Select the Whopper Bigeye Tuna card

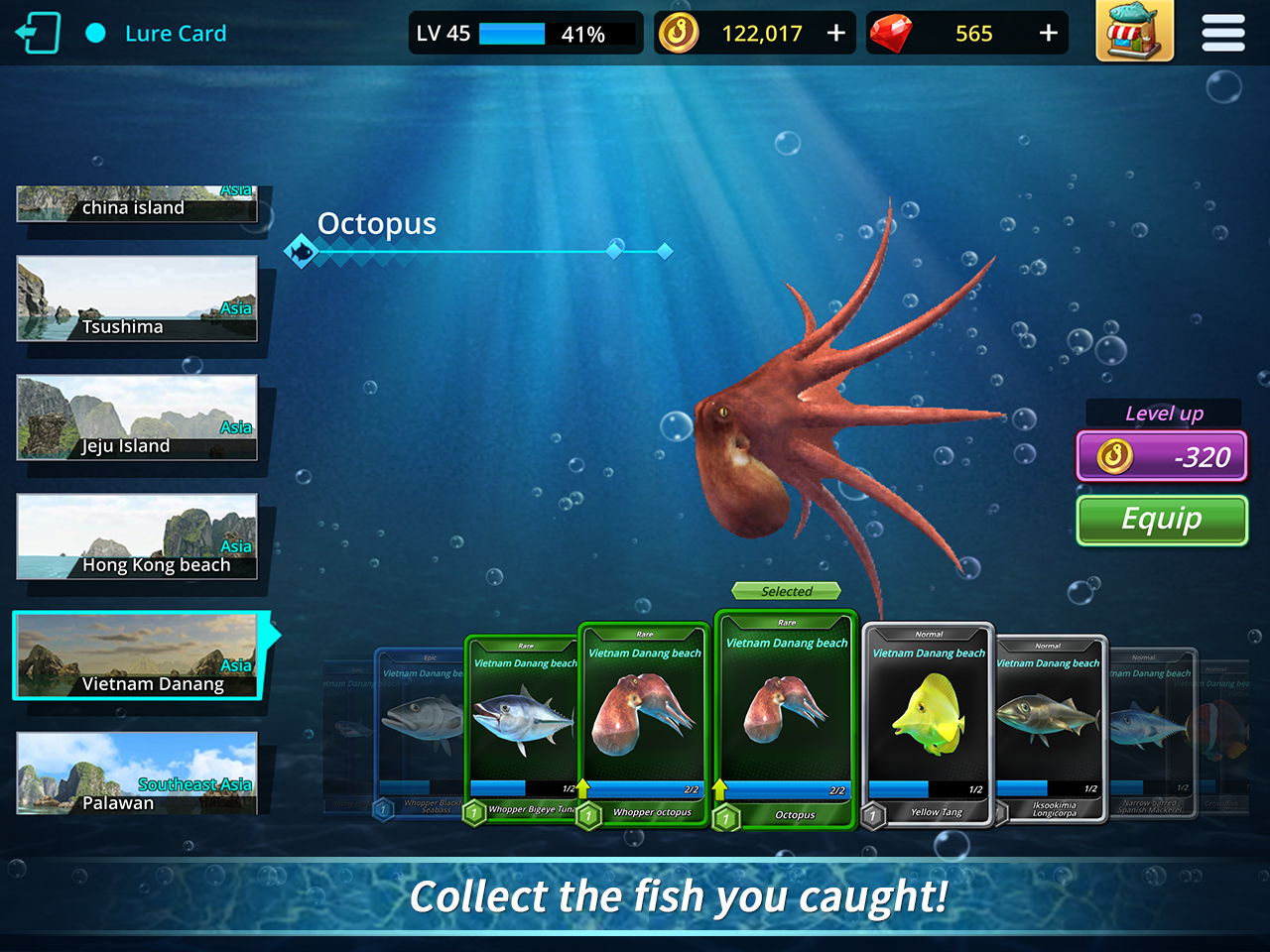tap(523, 714)
